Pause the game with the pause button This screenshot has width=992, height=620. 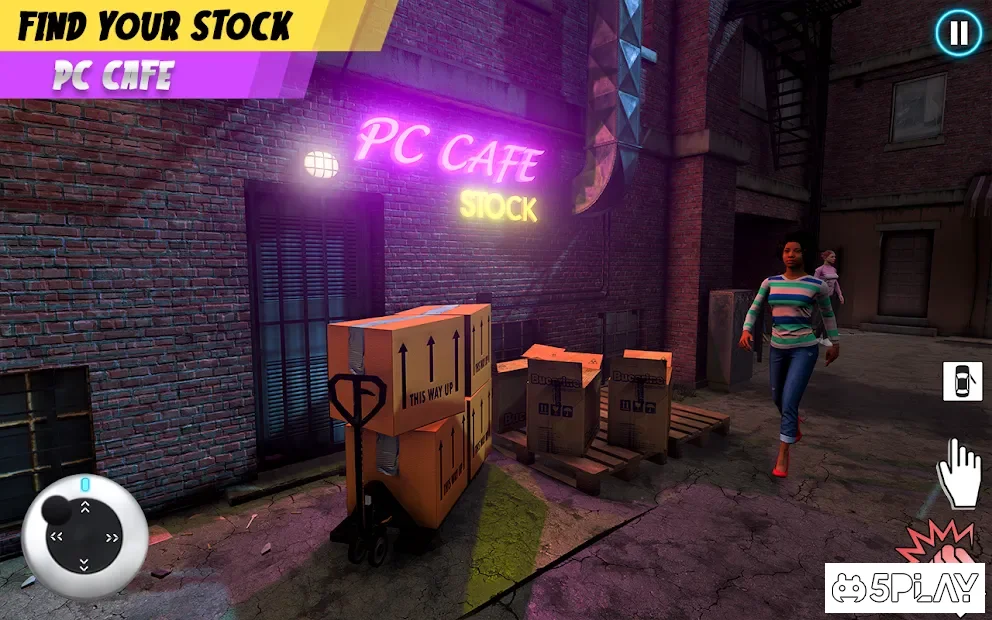click(x=958, y=34)
